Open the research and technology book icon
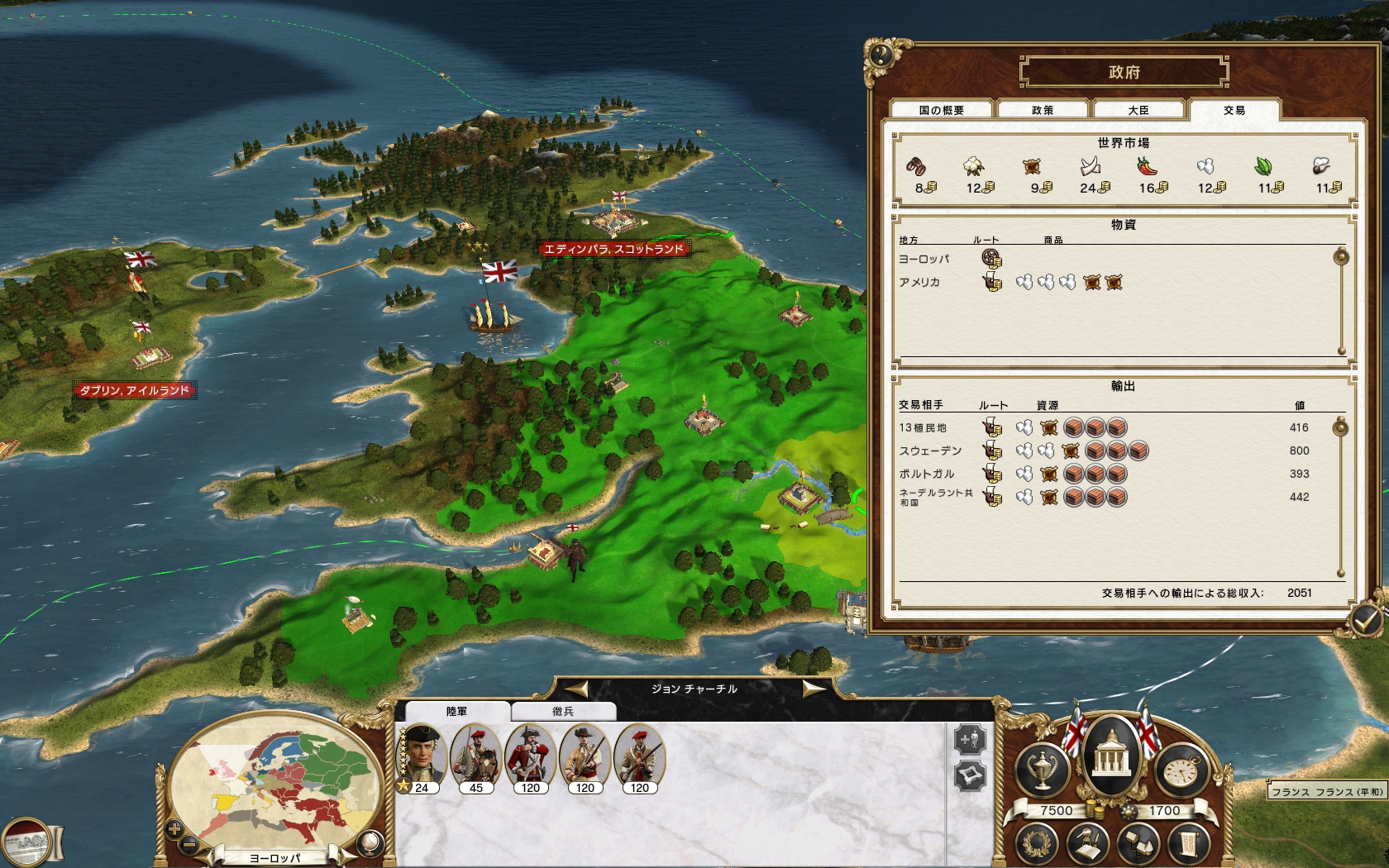Screen dimensions: 1389x868 tap(1088, 845)
